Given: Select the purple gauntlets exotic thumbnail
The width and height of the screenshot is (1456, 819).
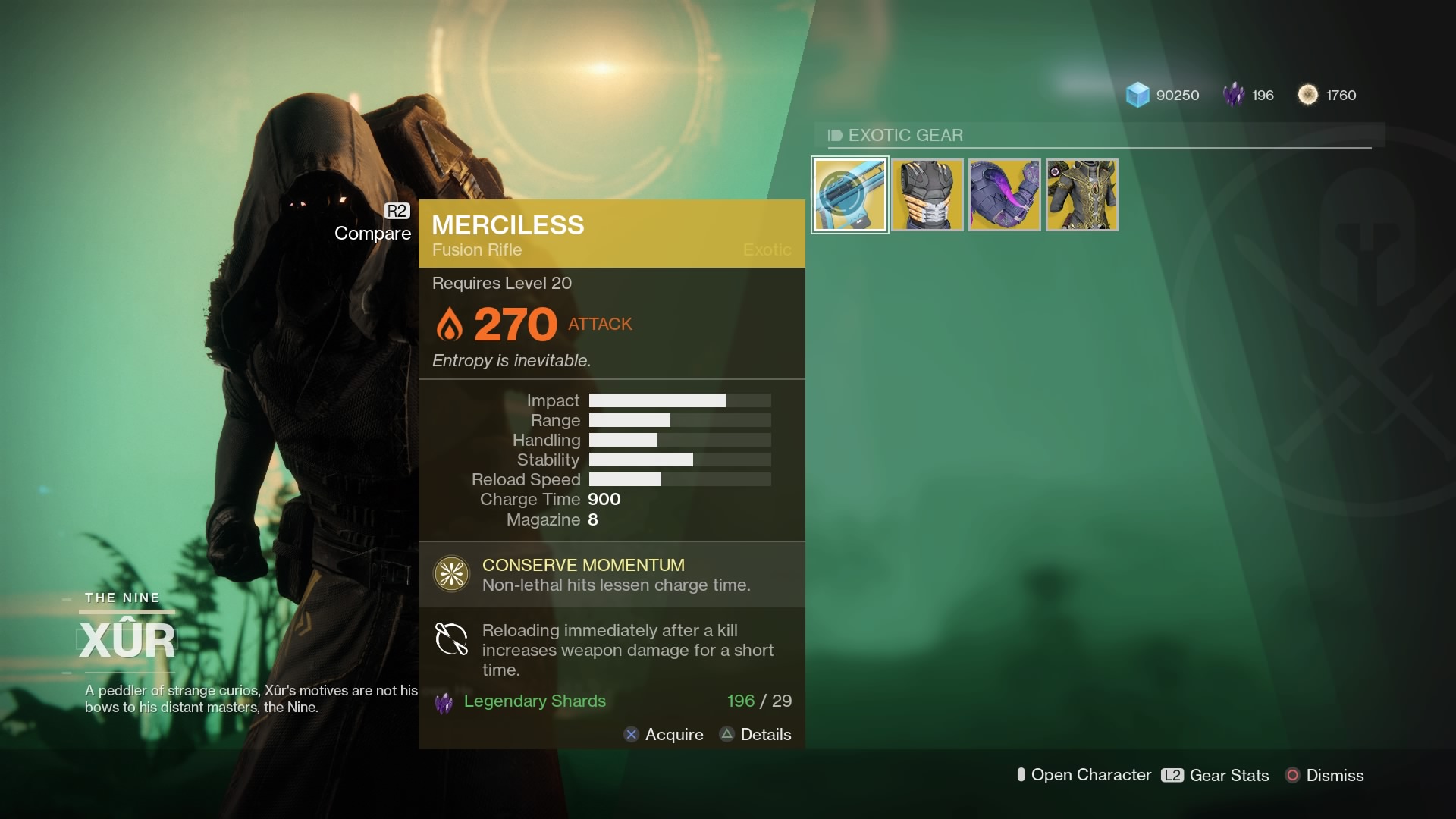Looking at the screenshot, I should (x=1004, y=194).
